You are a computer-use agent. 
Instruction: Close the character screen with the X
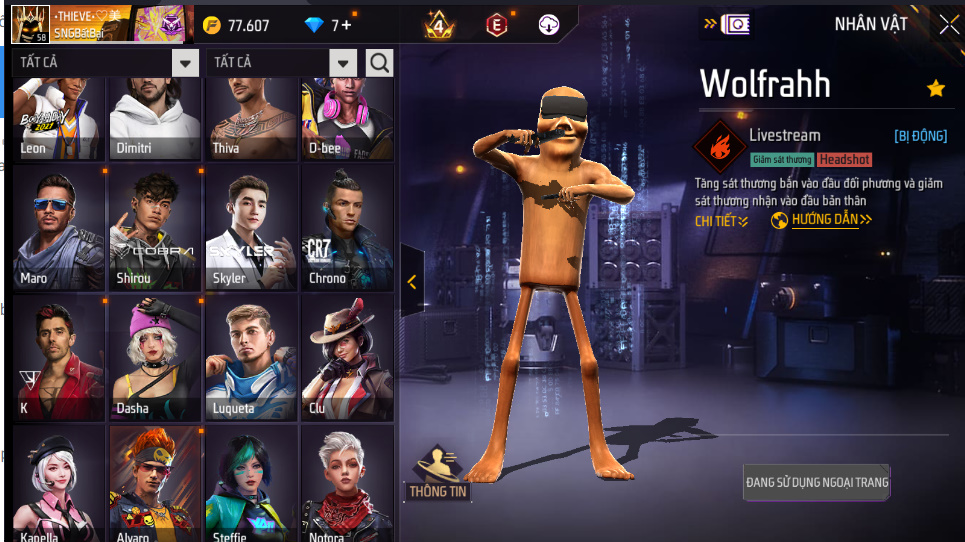[x=948, y=25]
